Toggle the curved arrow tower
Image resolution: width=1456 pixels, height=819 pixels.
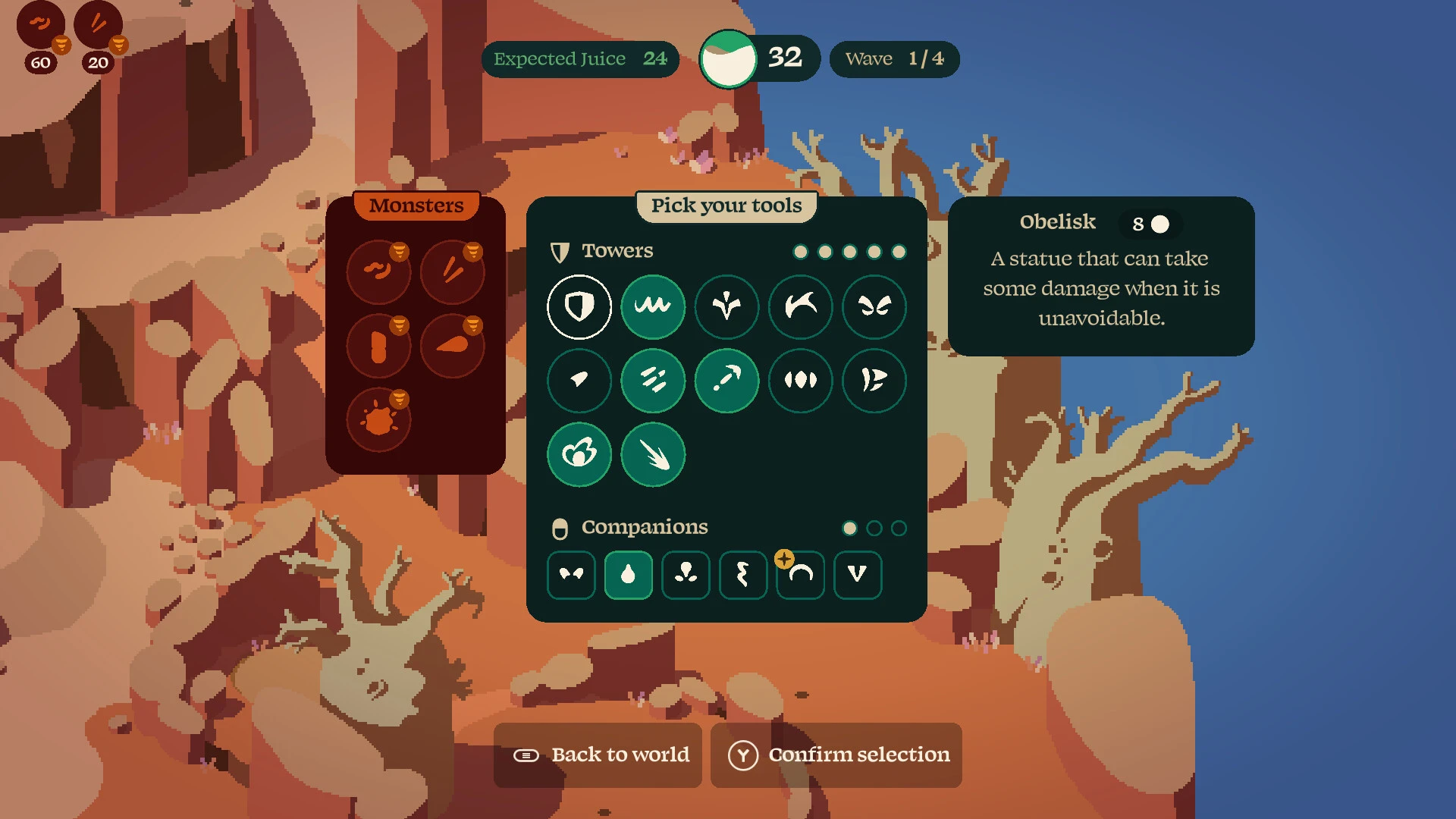point(726,380)
